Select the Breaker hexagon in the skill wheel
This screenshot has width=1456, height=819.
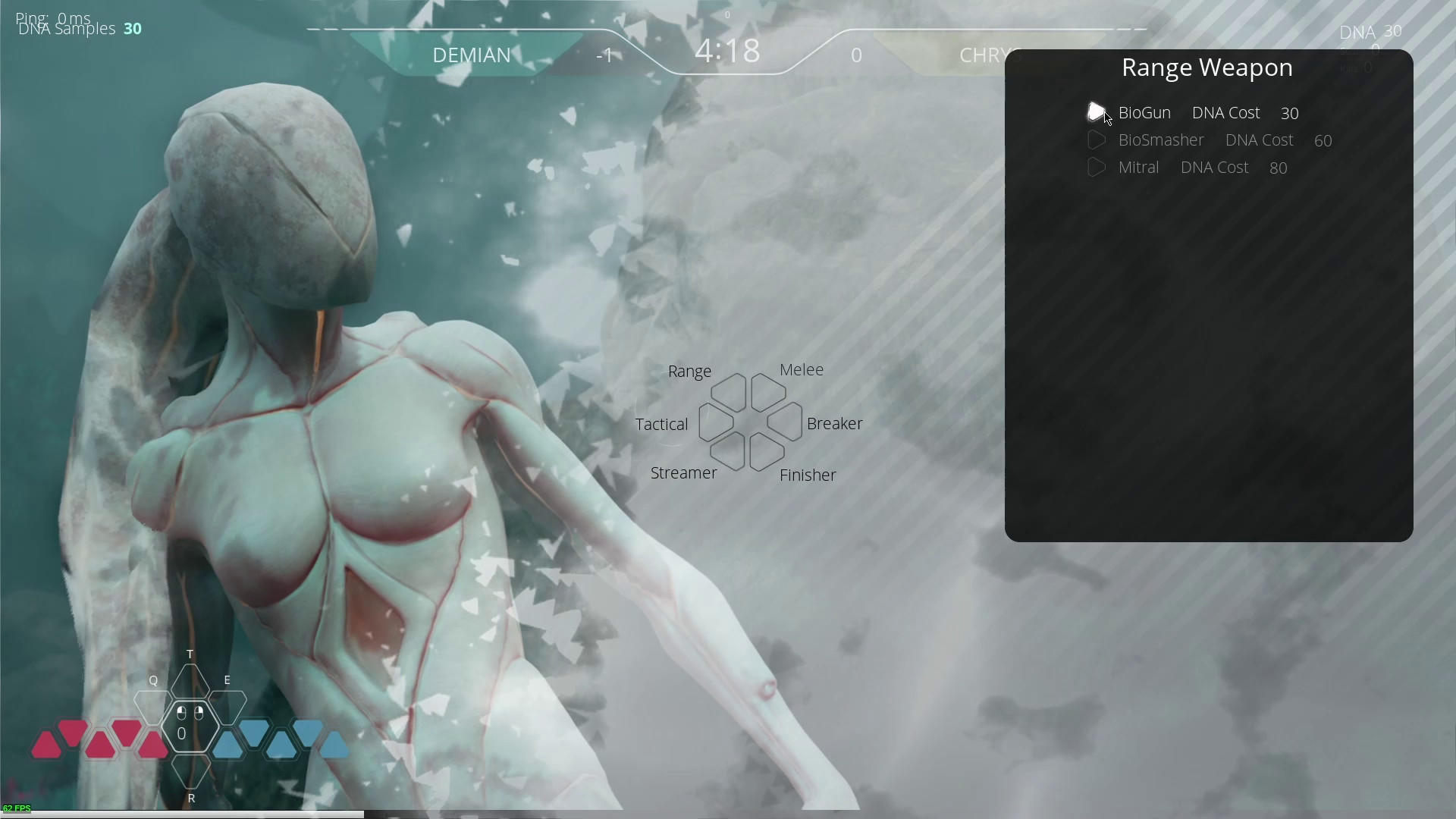click(786, 423)
